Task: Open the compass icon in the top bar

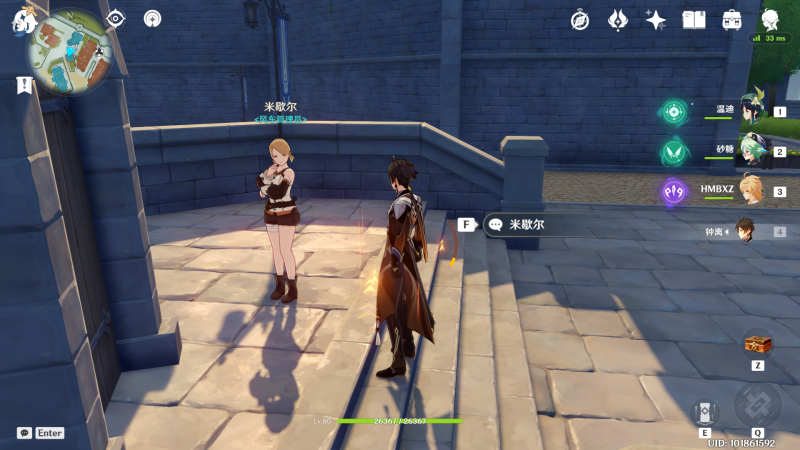Action: click(580, 20)
